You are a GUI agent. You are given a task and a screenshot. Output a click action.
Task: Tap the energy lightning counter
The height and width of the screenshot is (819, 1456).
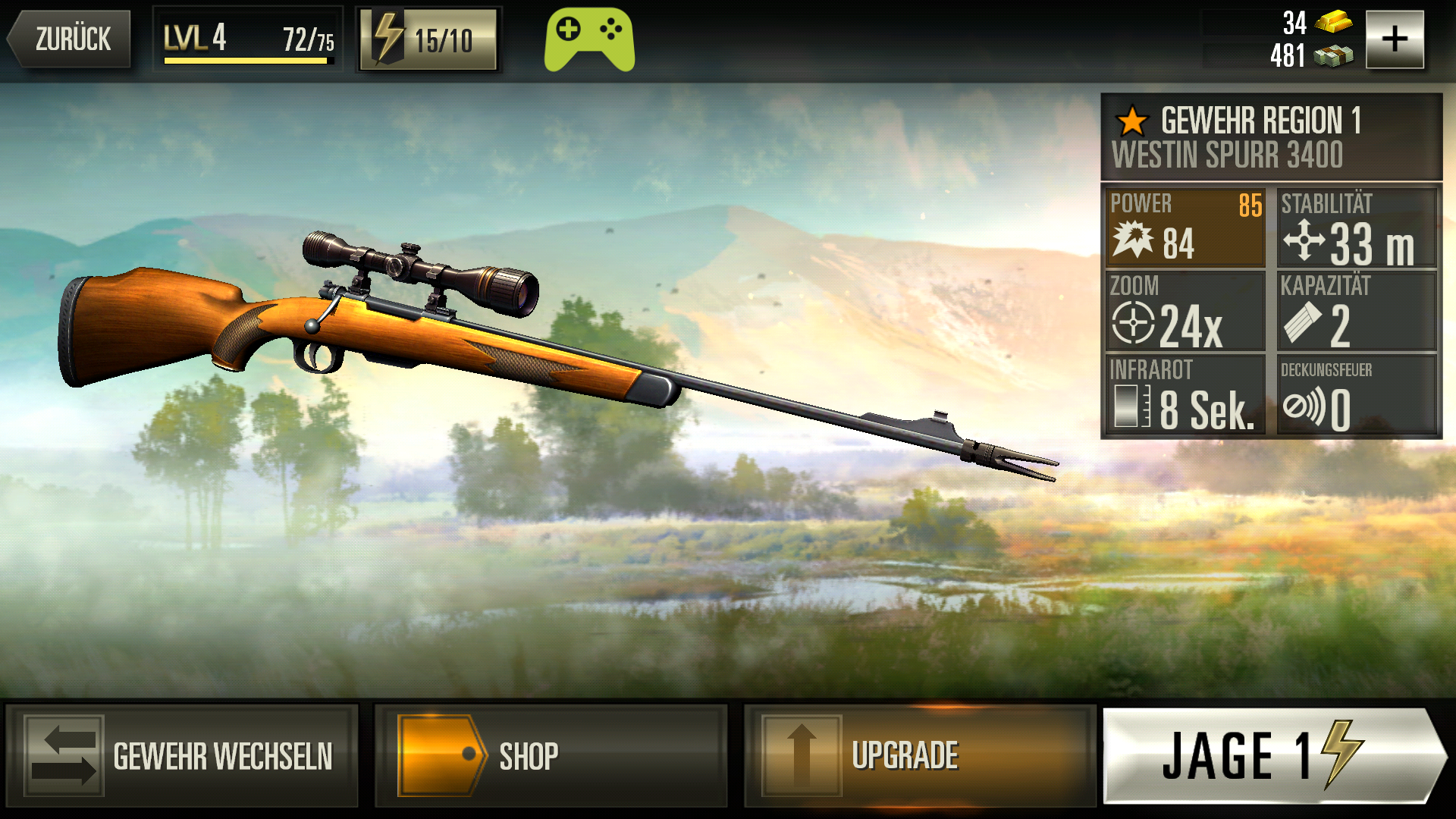point(428,39)
